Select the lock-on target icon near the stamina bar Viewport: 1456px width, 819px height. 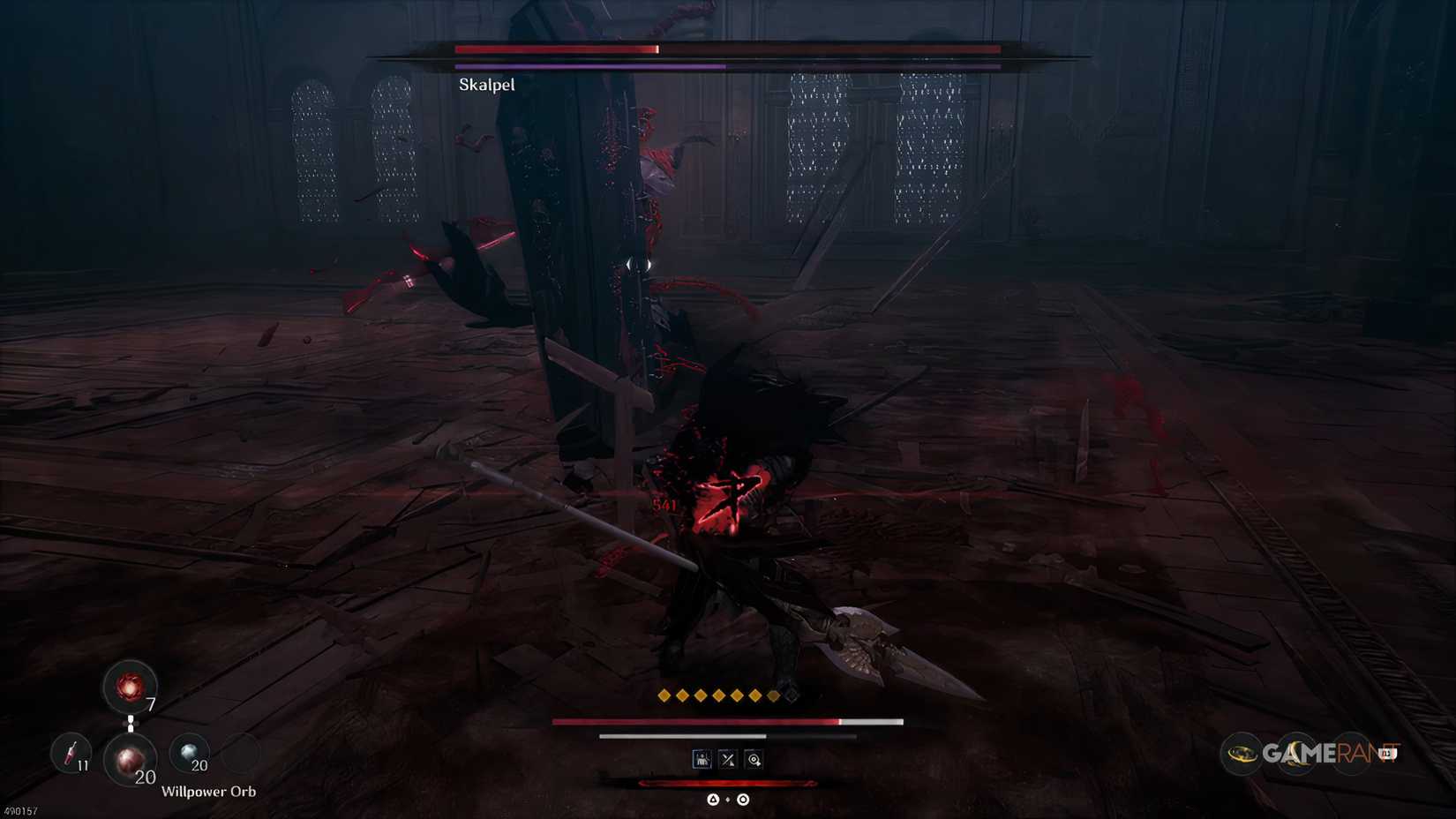754,759
